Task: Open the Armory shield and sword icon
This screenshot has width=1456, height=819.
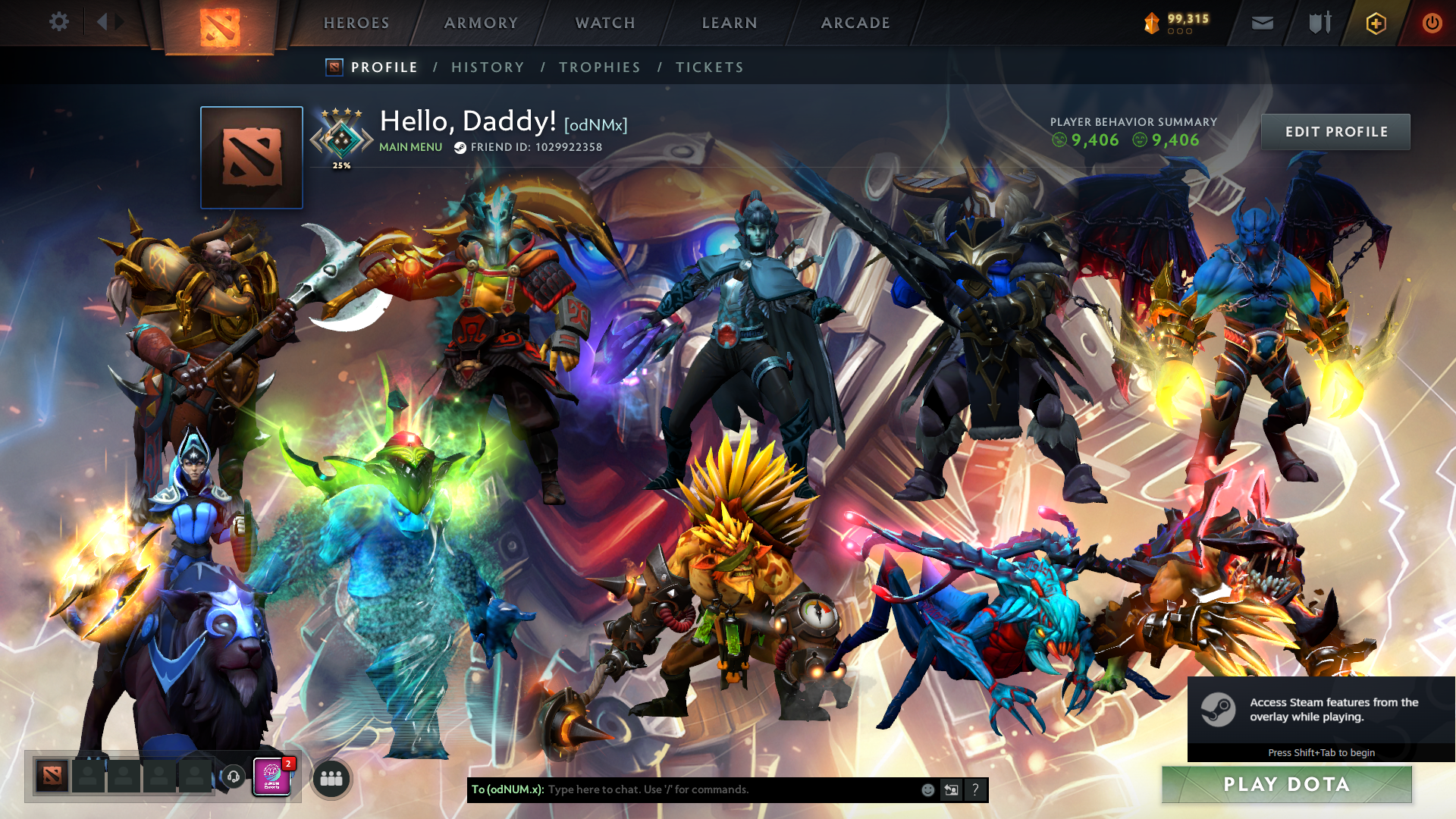Action: [1319, 23]
